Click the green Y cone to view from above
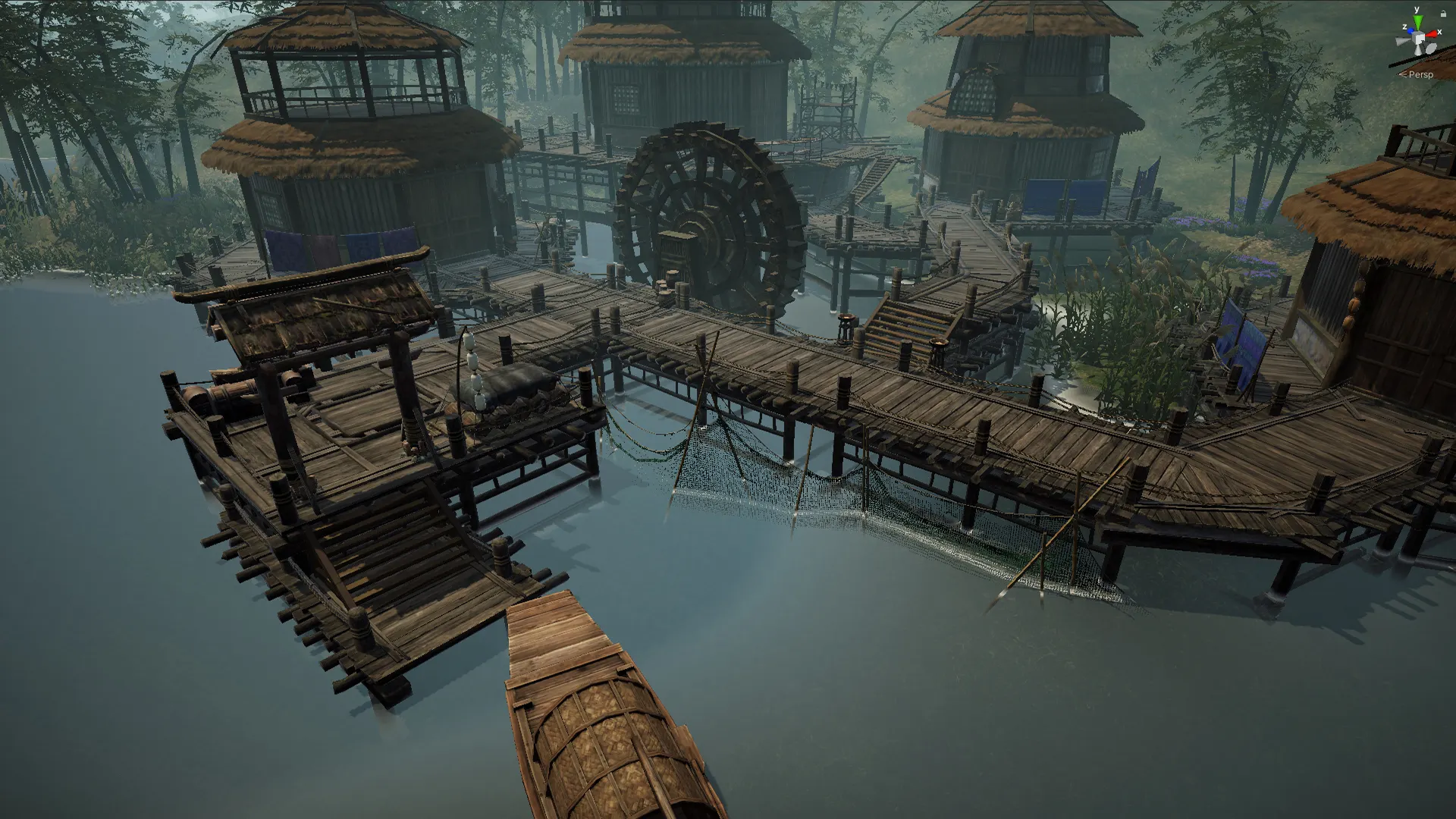 click(1417, 21)
